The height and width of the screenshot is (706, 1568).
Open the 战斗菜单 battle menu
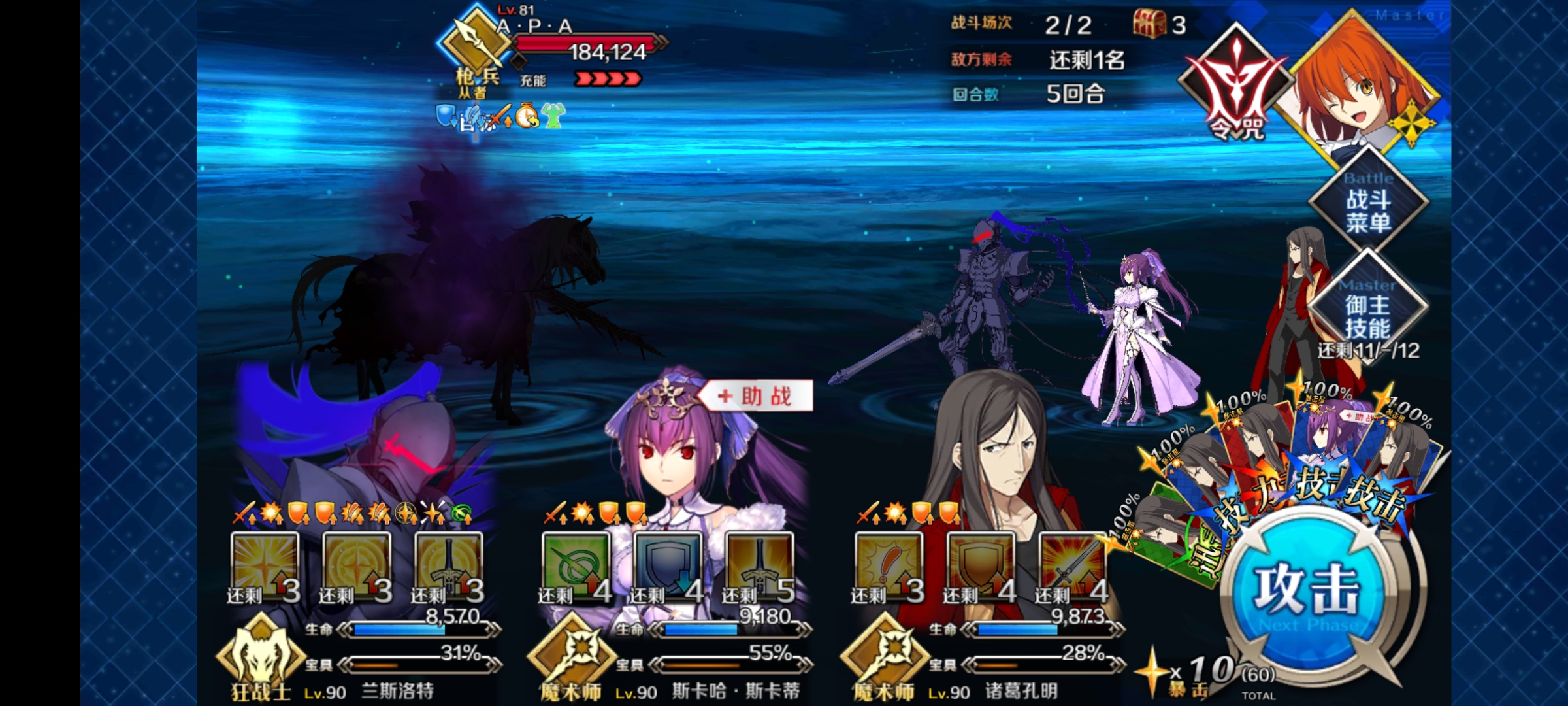(1367, 205)
